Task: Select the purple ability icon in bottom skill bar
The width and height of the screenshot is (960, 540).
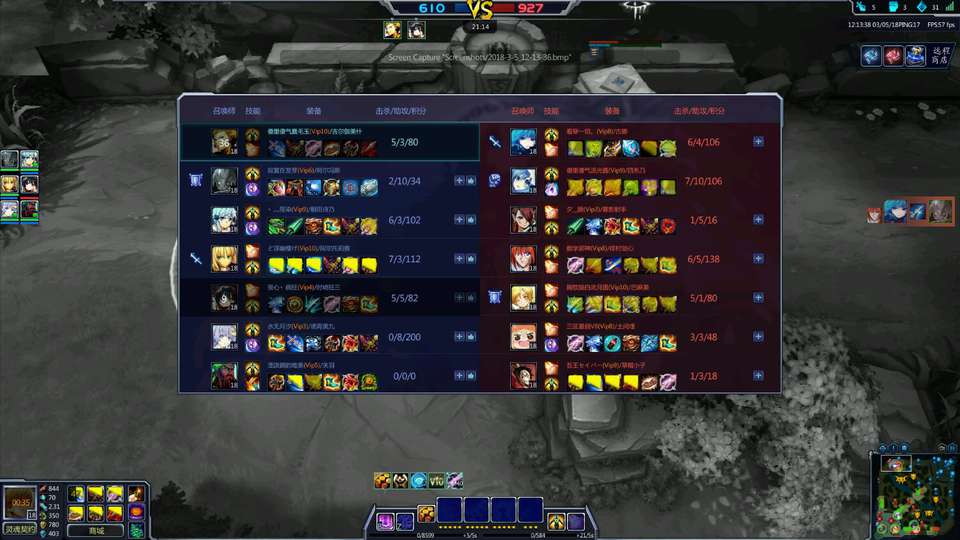Action: pos(385,520)
